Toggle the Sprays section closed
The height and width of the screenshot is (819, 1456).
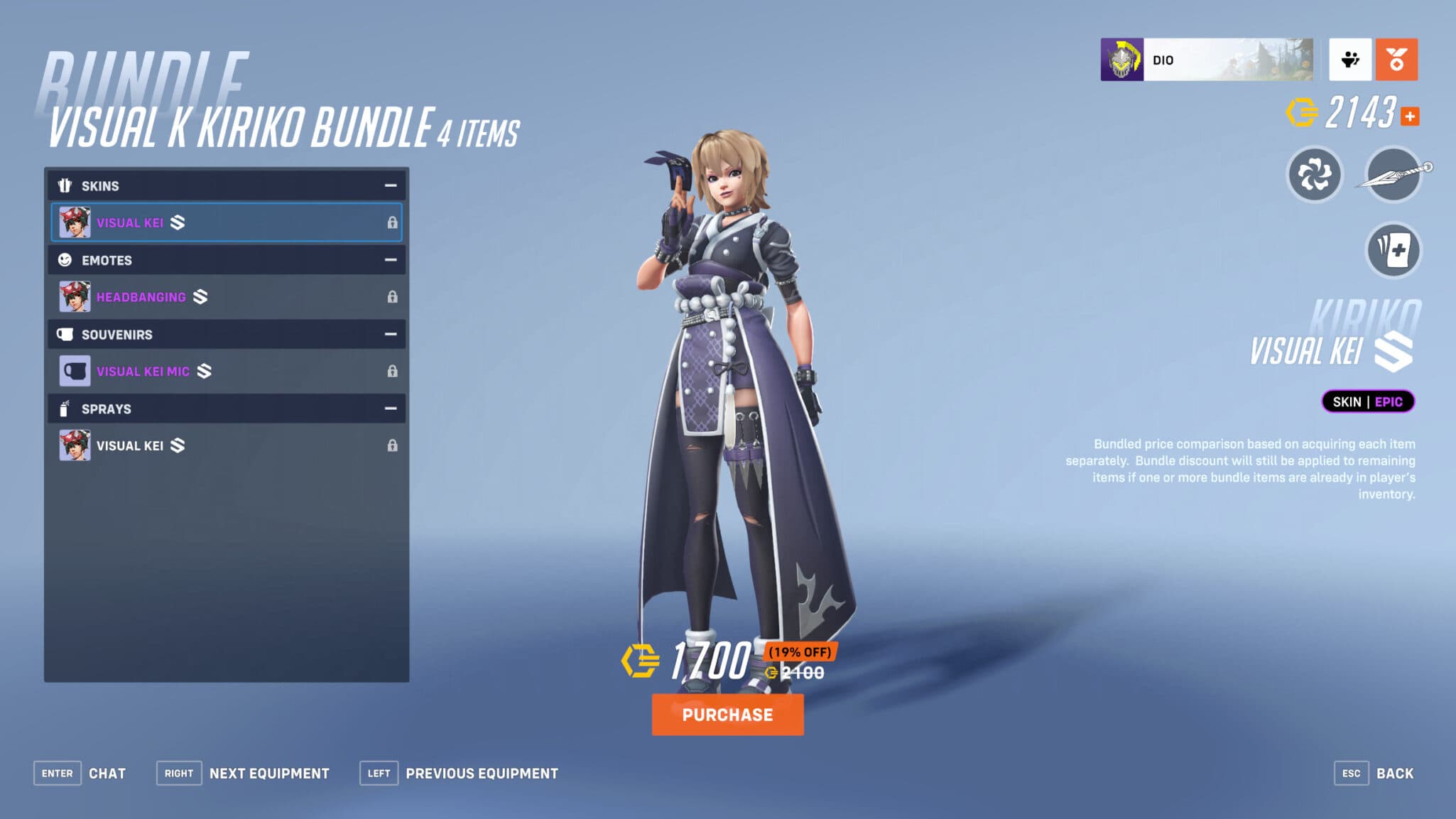pyautogui.click(x=389, y=408)
